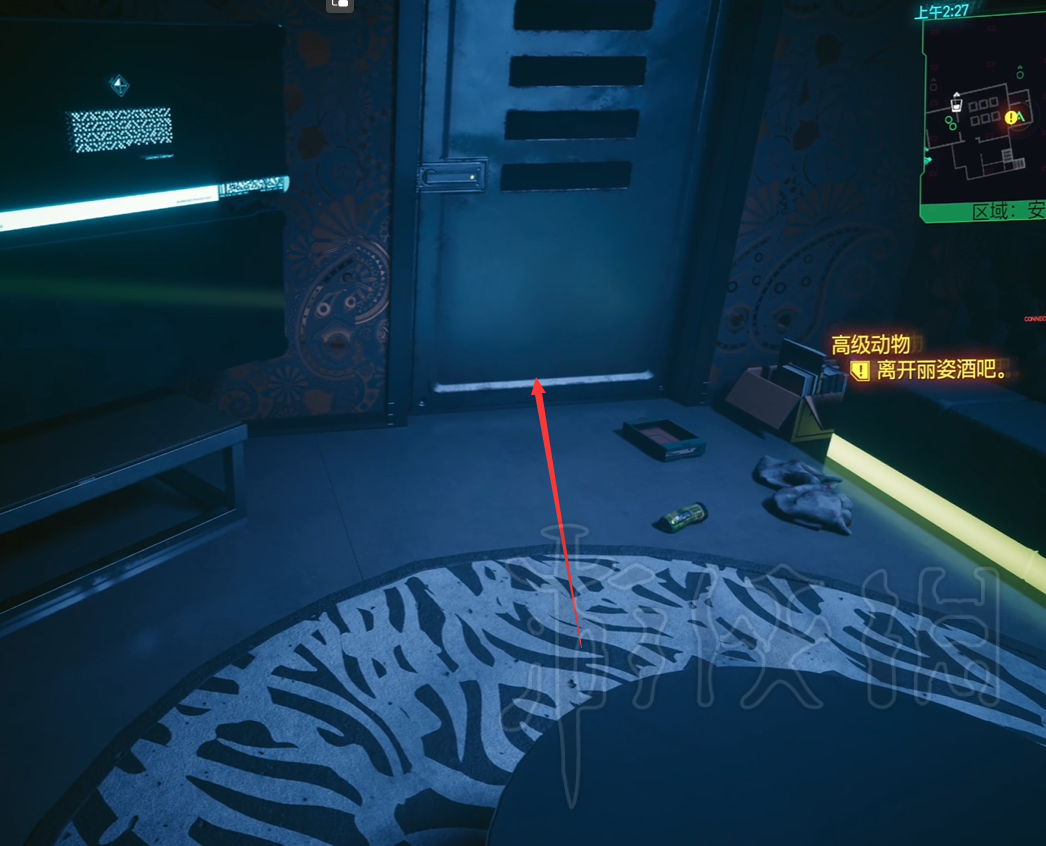Select the 离开丽姿酒吧 objective
Viewport: 1046px width, 846px height.
coord(940,371)
